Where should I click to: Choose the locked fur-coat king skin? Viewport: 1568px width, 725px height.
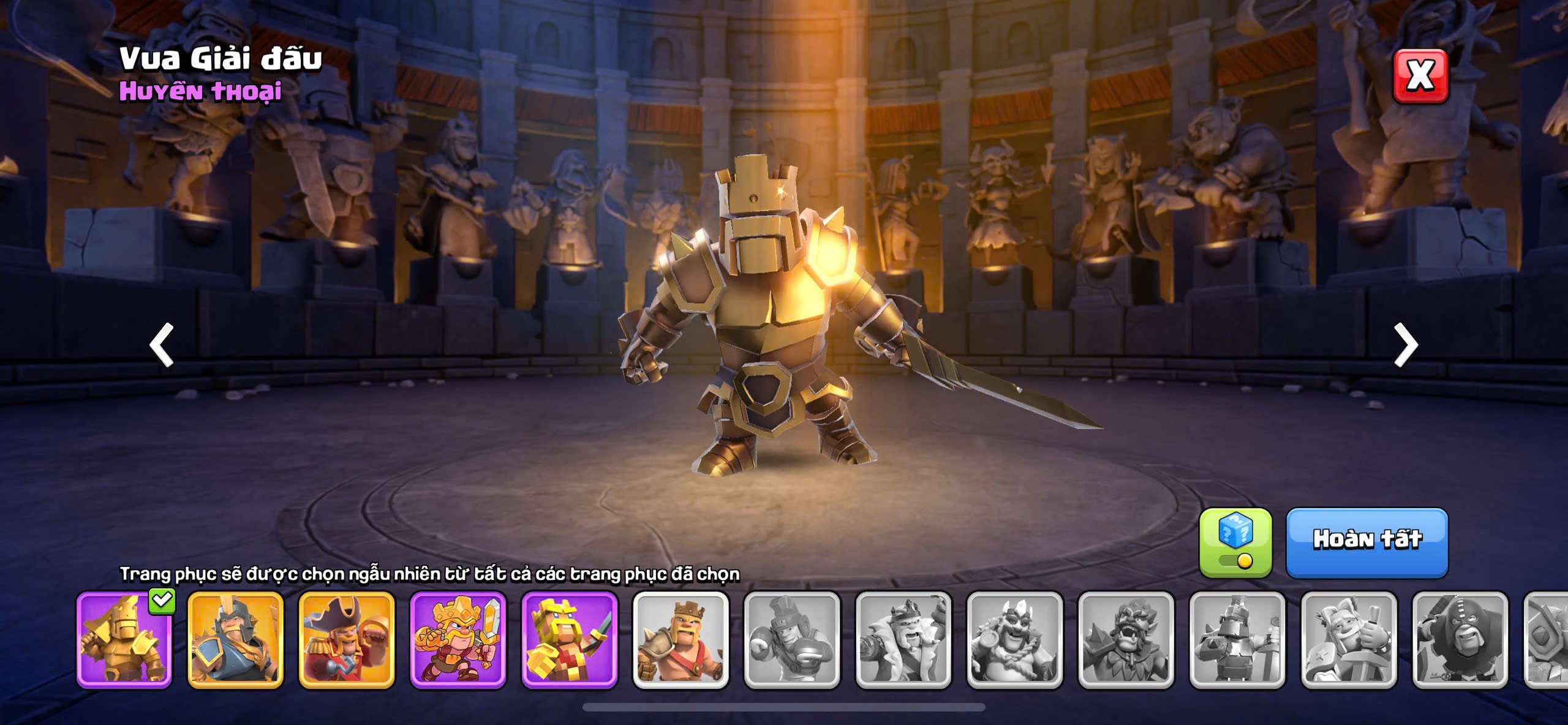[903, 639]
